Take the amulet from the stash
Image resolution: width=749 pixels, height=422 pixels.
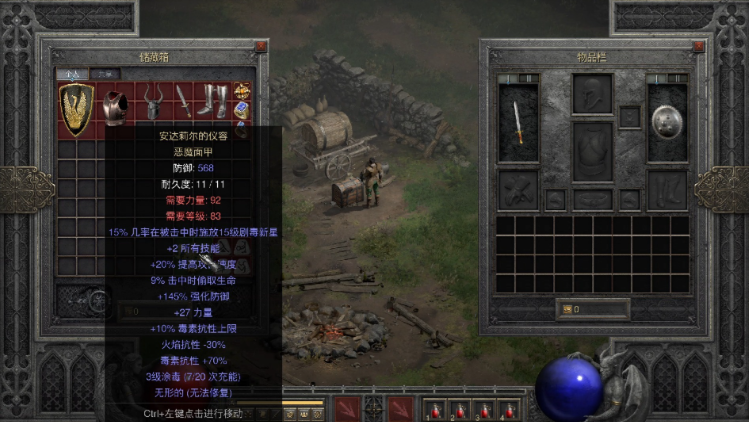click(242, 91)
